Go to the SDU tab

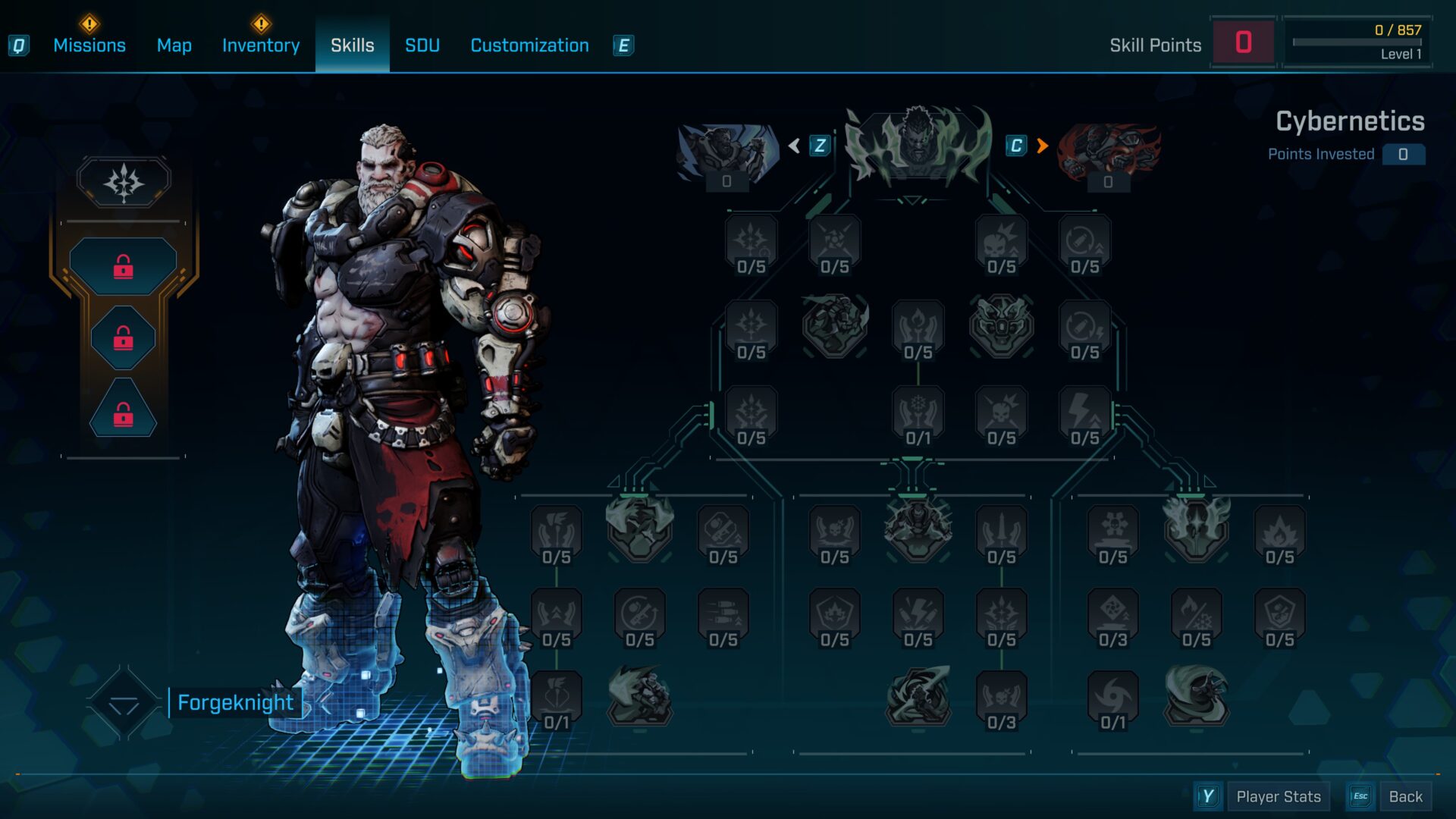click(x=422, y=45)
